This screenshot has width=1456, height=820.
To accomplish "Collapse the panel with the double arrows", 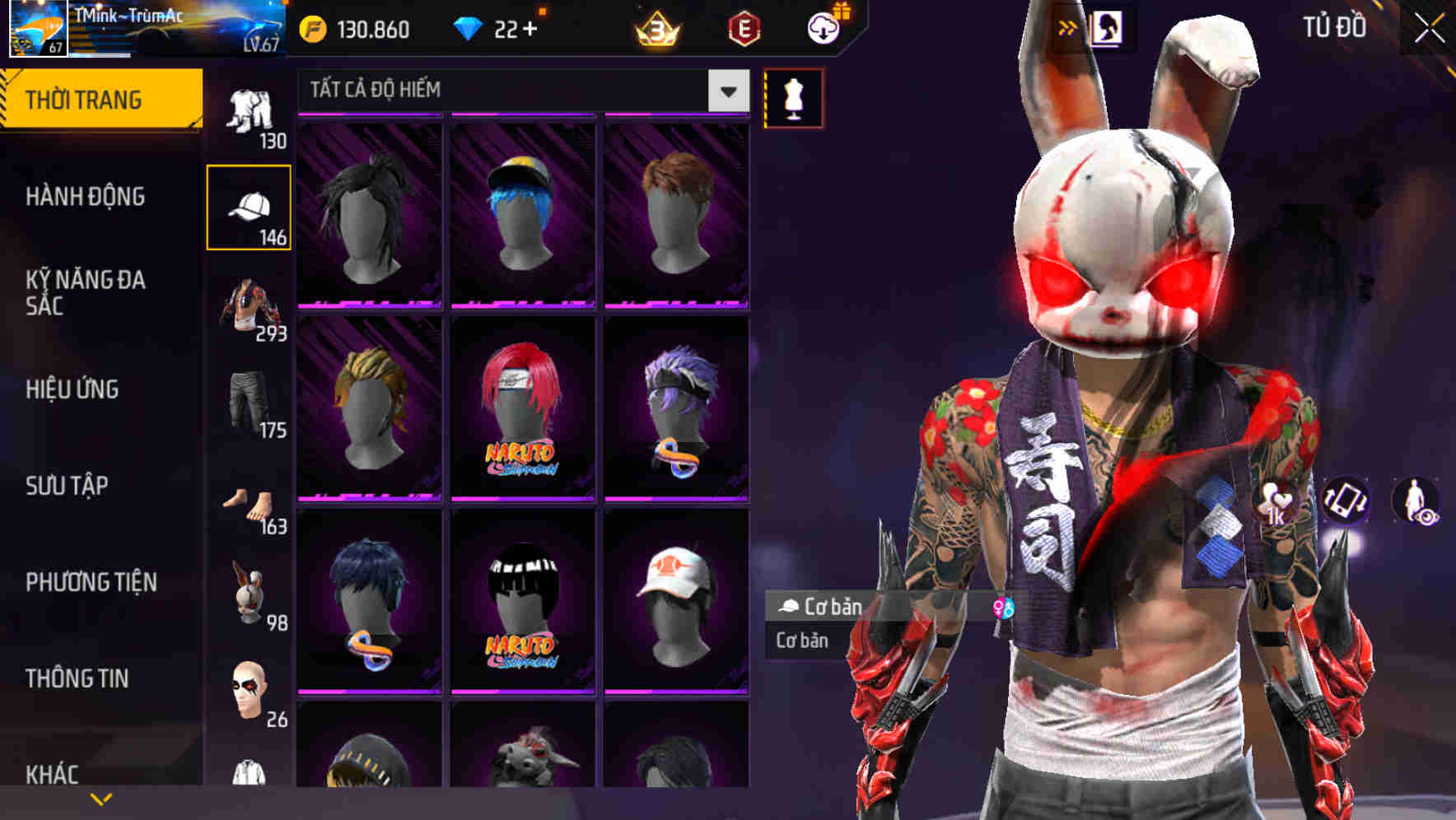I will coord(1068,26).
